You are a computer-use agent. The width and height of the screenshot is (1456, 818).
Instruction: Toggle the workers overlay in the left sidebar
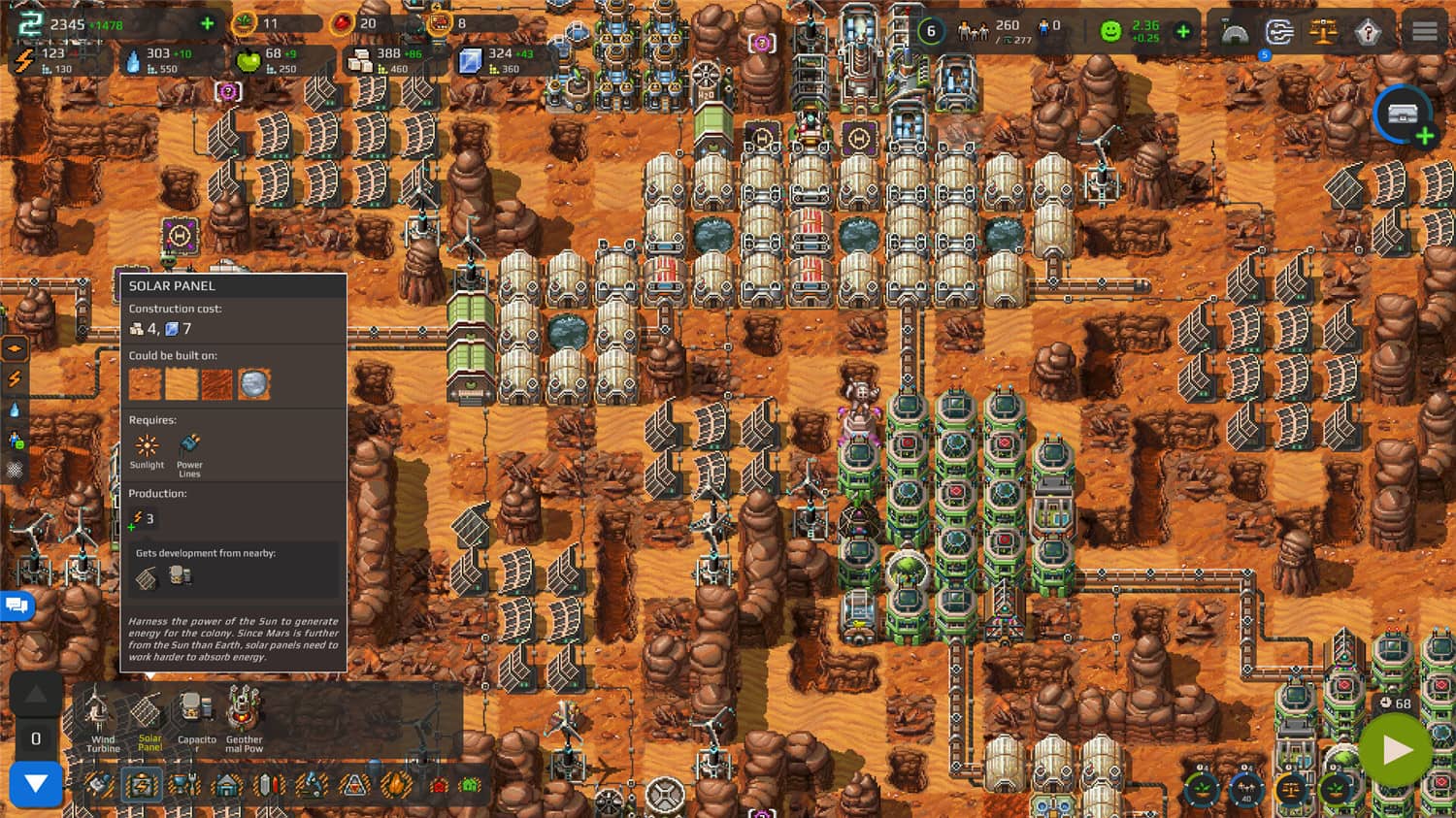(15, 439)
